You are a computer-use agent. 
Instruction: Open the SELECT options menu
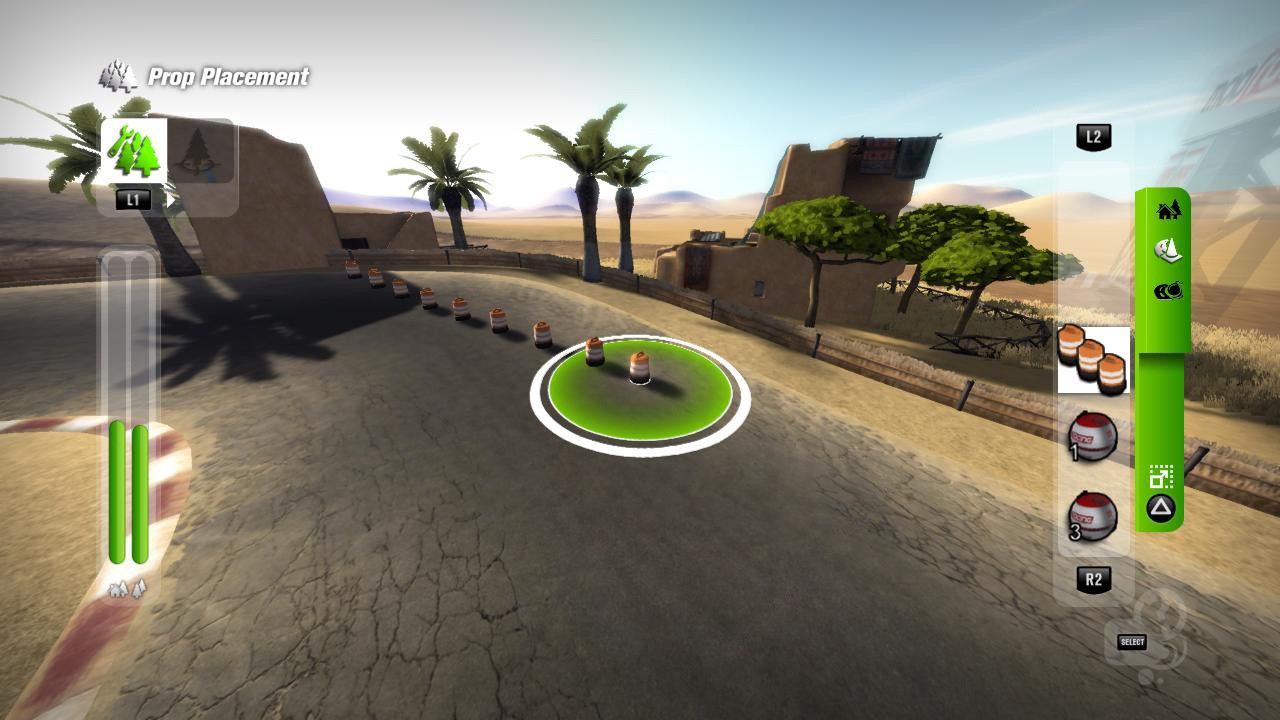coord(1131,642)
